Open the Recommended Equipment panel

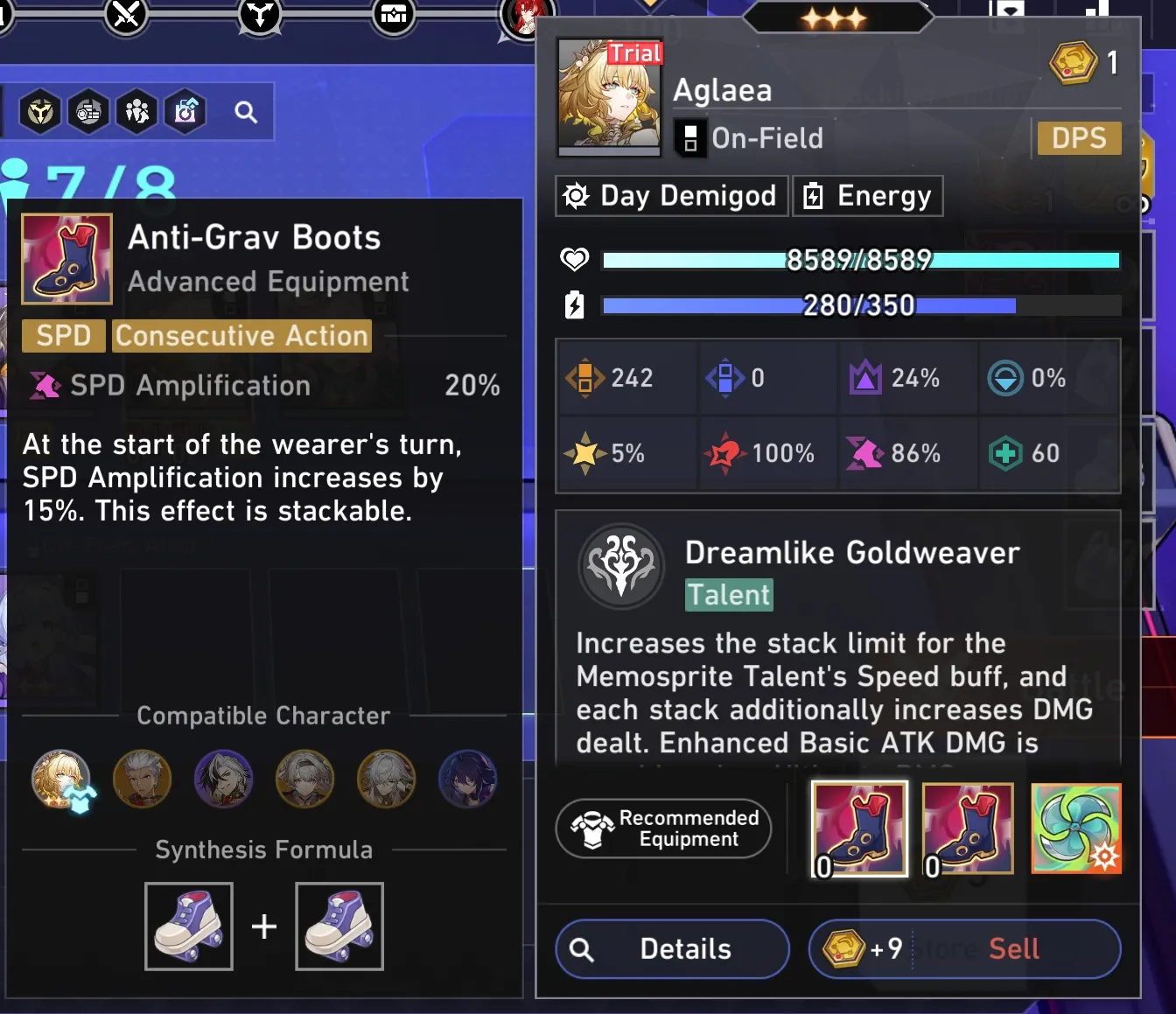point(662,829)
